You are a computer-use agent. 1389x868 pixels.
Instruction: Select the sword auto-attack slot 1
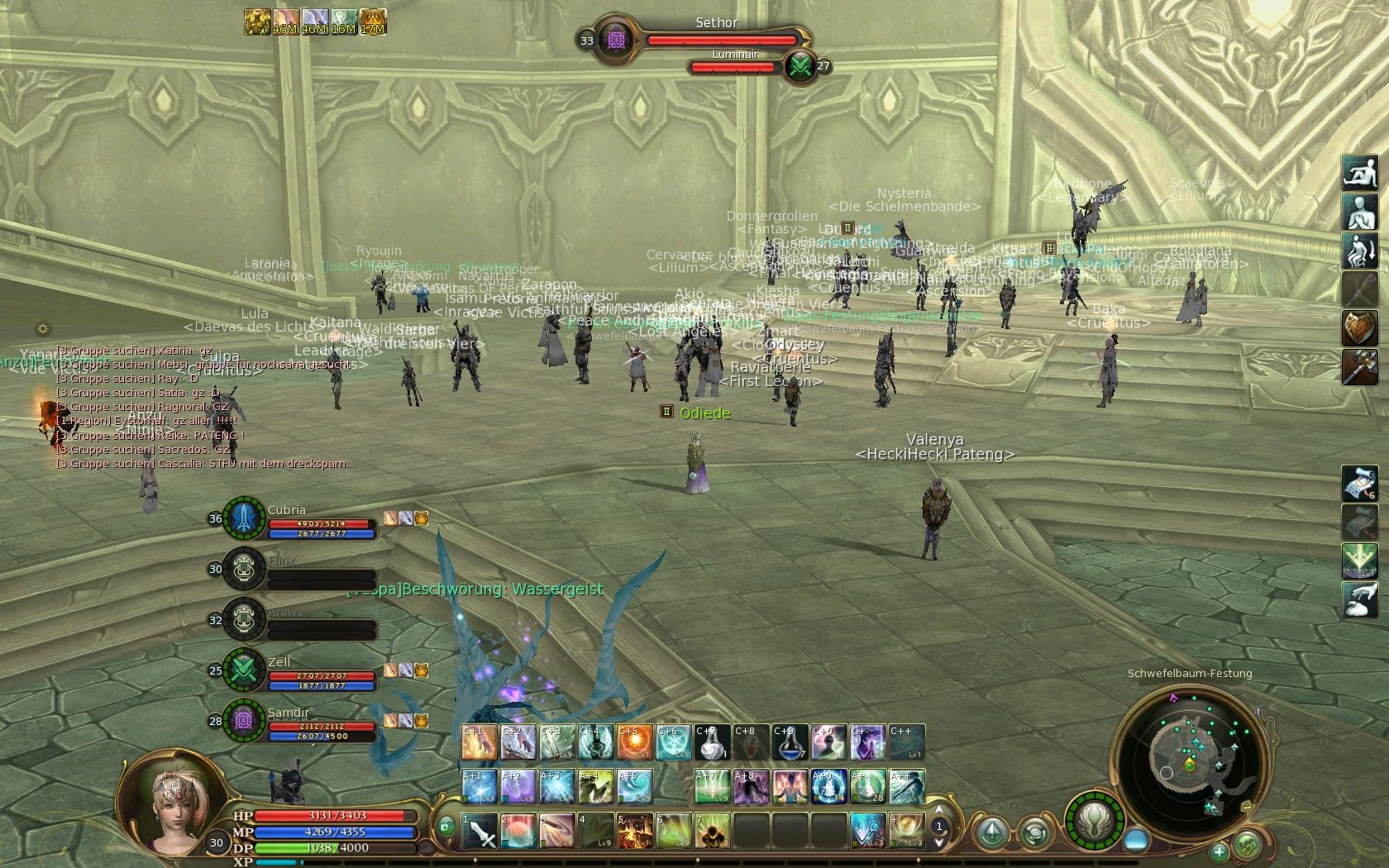point(480,831)
